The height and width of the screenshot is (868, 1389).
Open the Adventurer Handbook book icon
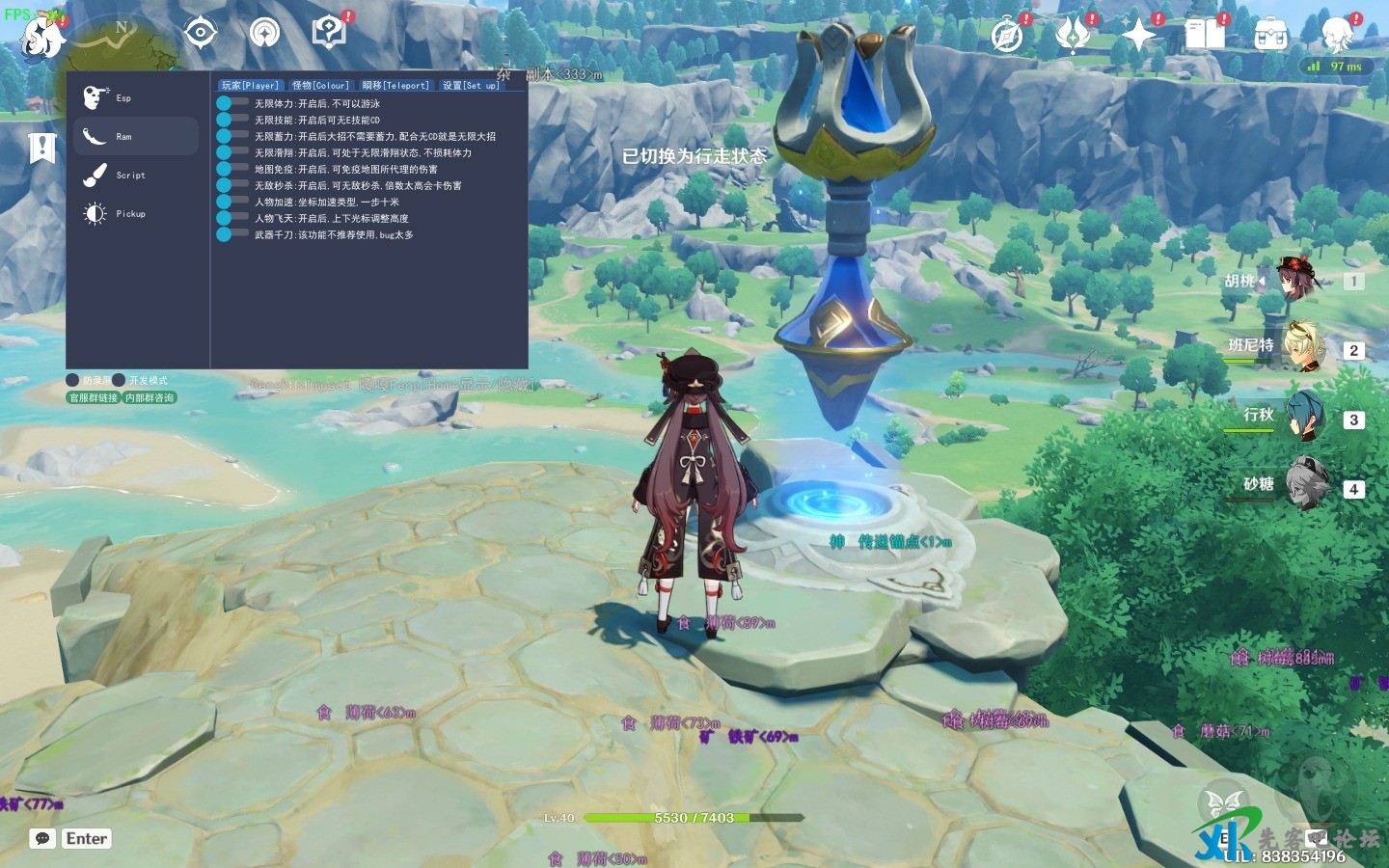point(1205,35)
